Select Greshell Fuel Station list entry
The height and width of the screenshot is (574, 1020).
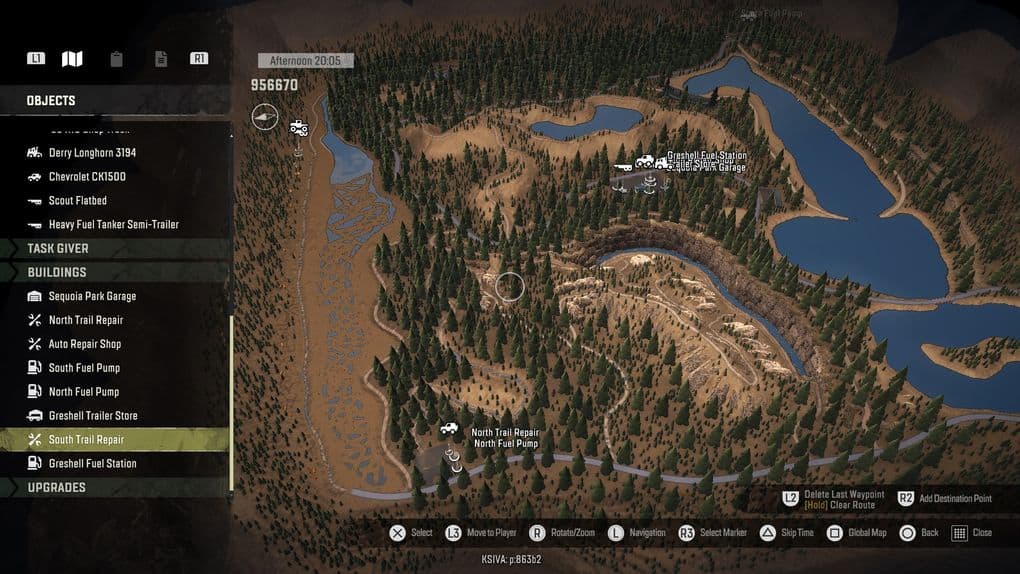tap(92, 464)
